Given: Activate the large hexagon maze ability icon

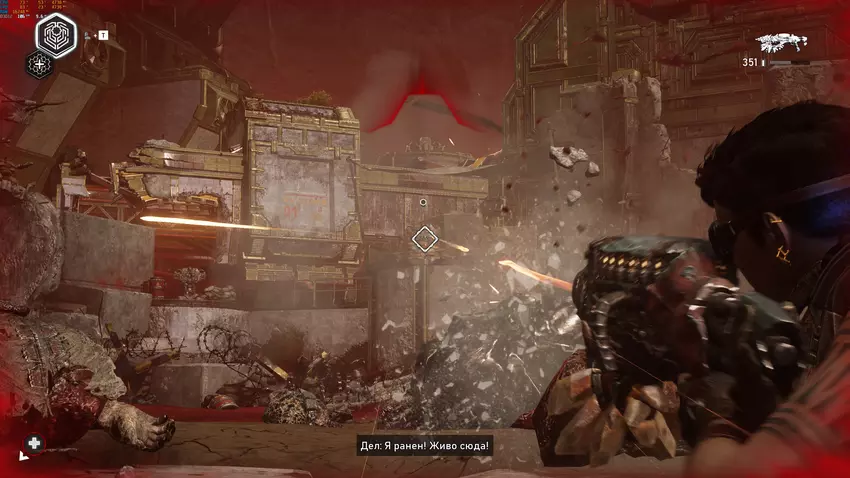Looking at the screenshot, I should pyautogui.click(x=56, y=36).
